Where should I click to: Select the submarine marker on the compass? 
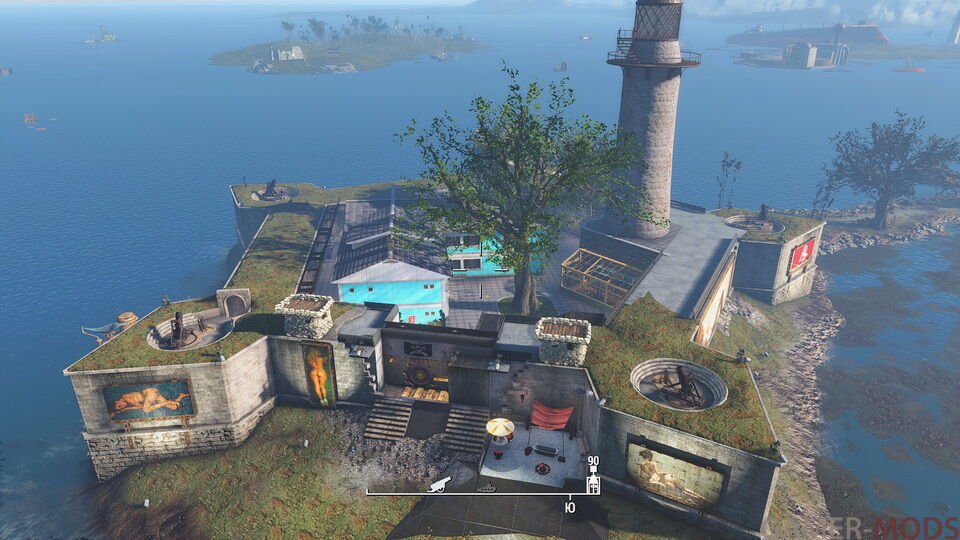(x=489, y=487)
